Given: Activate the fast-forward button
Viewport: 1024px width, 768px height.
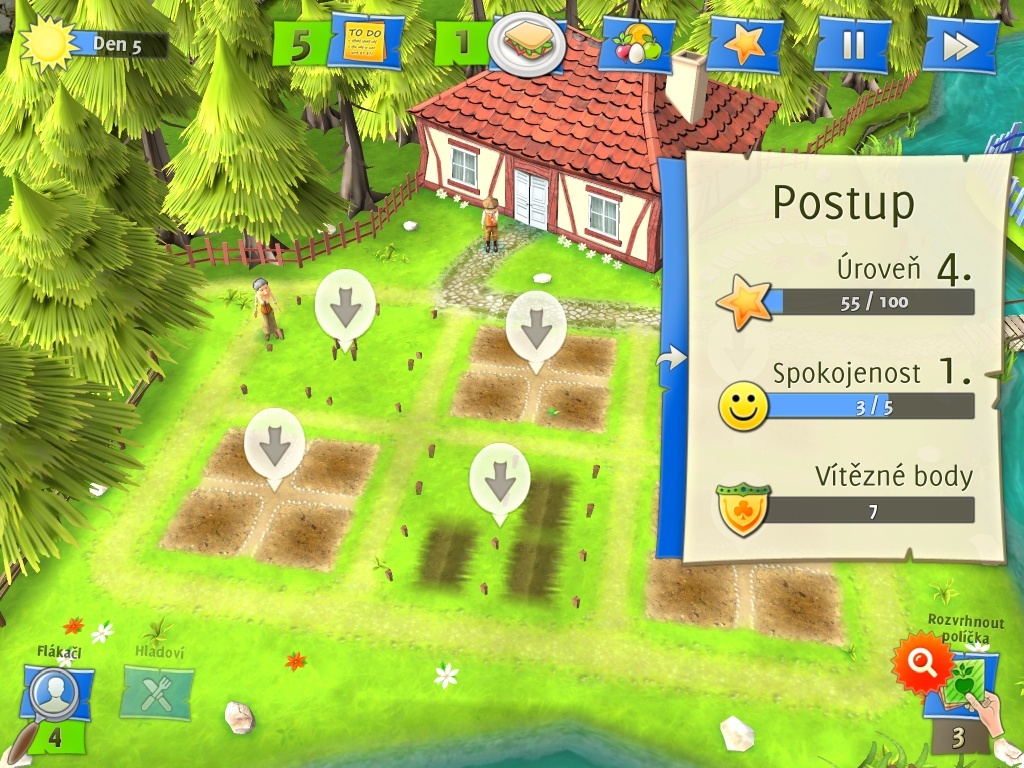Looking at the screenshot, I should coord(960,45).
